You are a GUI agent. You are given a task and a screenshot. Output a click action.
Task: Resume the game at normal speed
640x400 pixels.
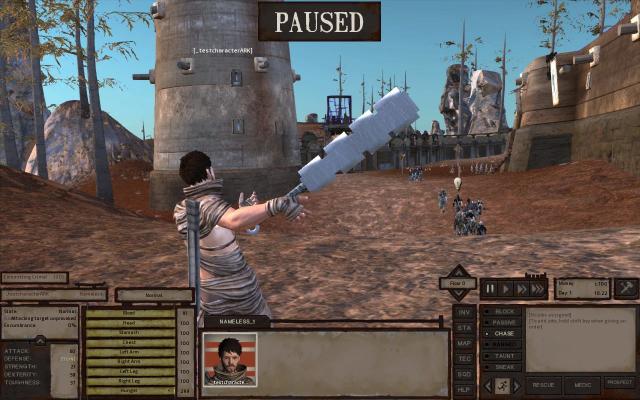tap(507, 288)
